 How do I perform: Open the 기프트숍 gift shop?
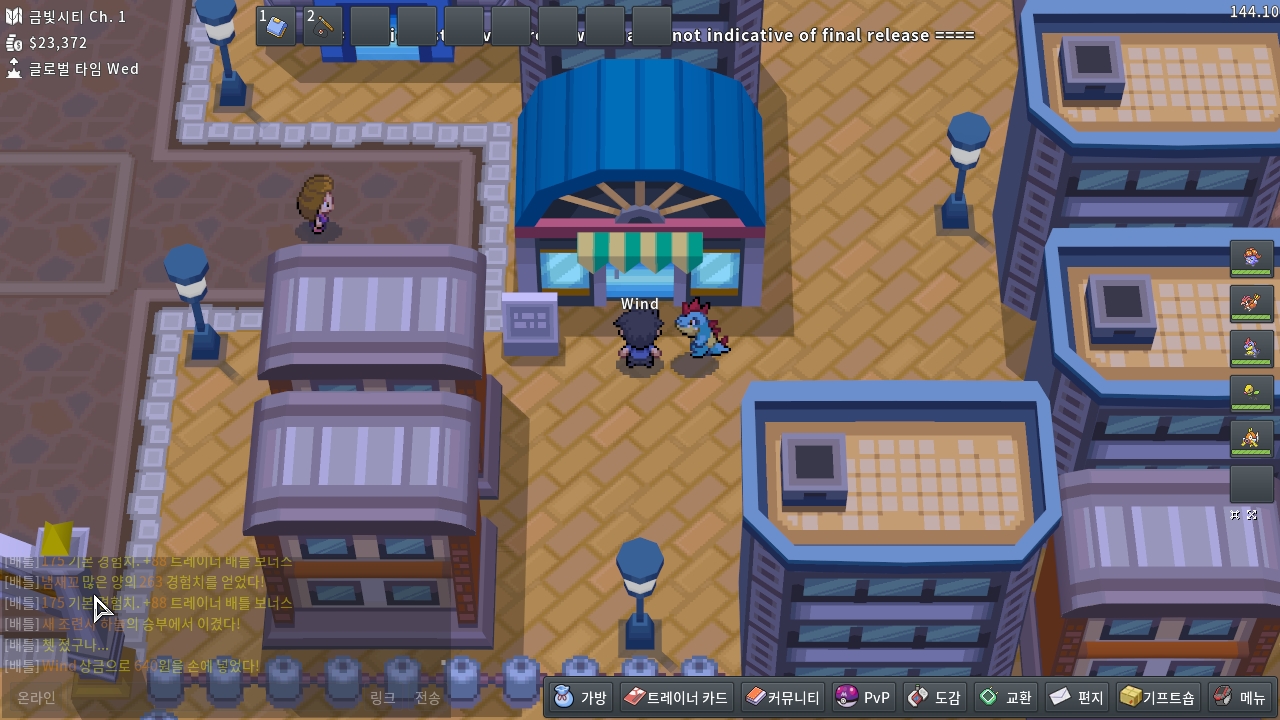(1158, 697)
